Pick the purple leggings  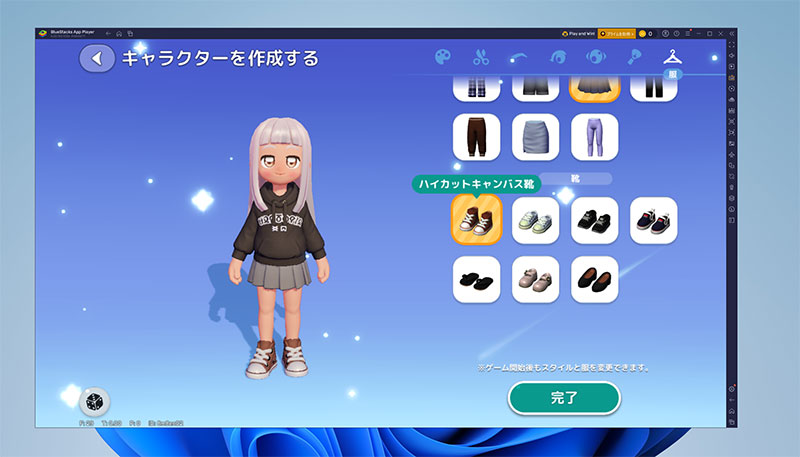[x=595, y=136]
